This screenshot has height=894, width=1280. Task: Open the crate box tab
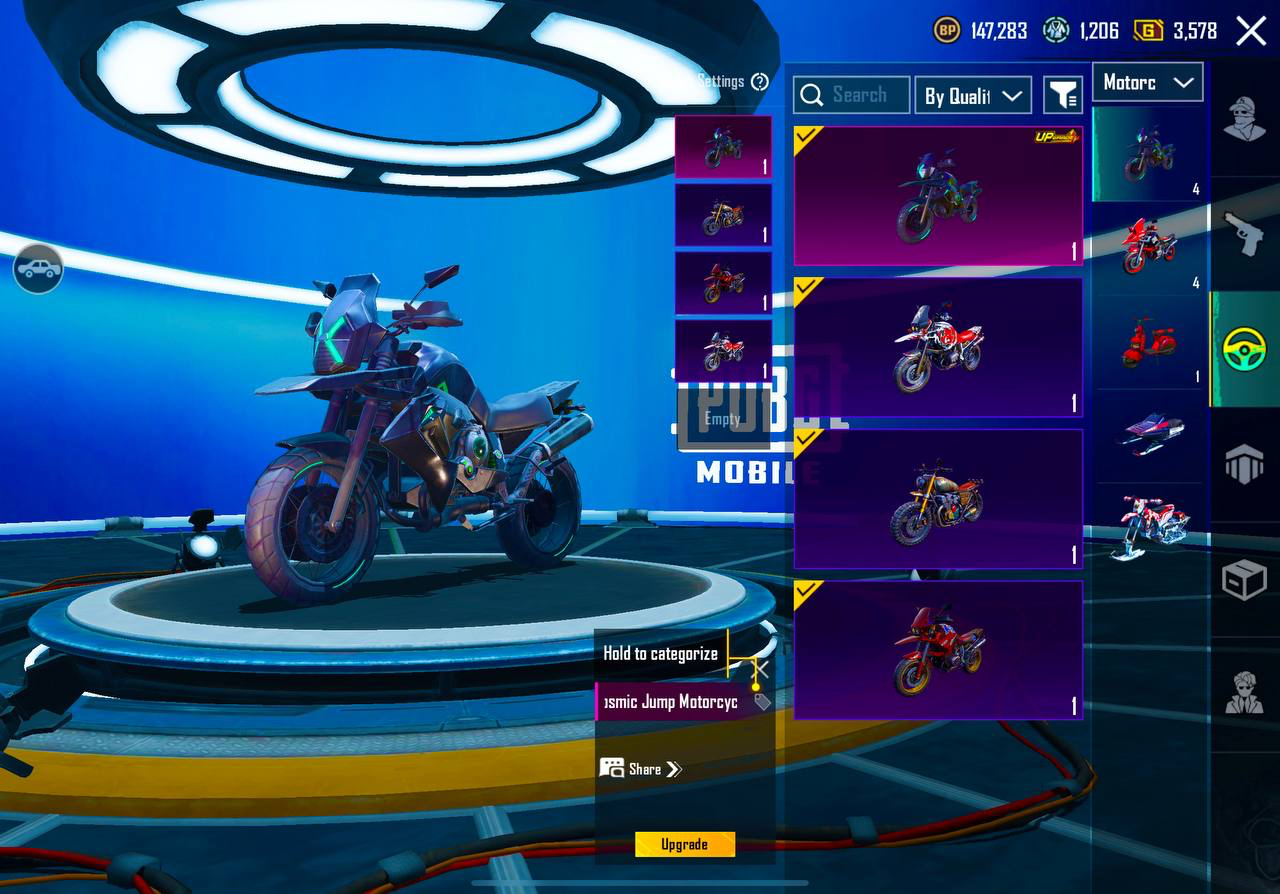[1245, 579]
